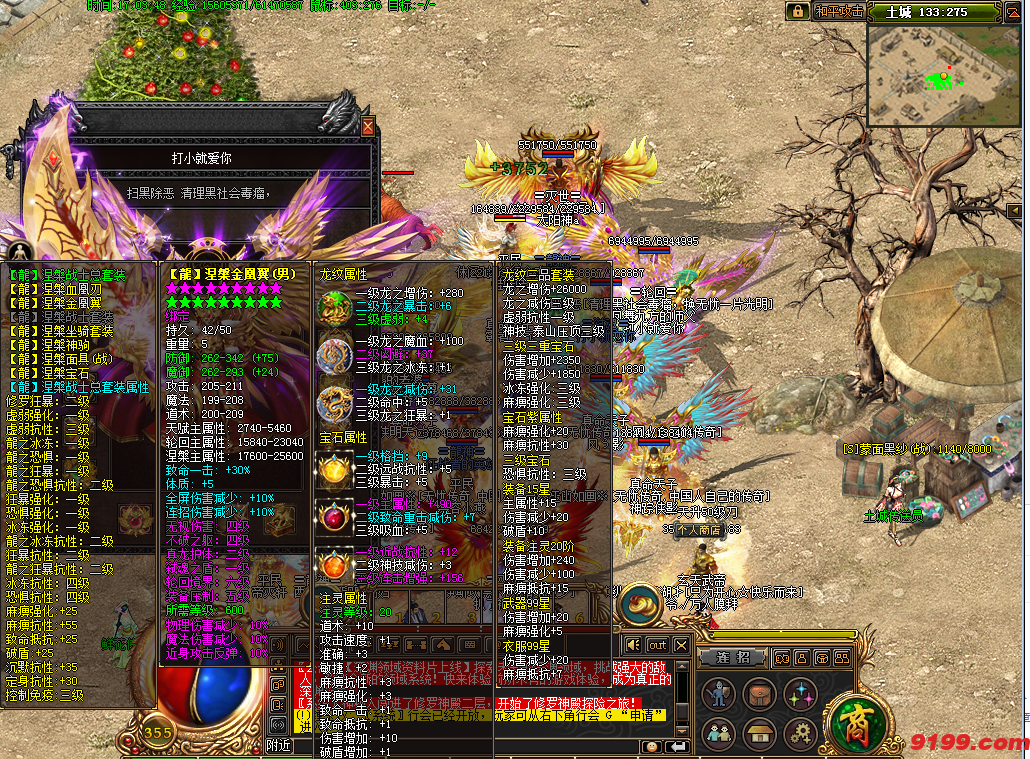Open the gear settings icon
This screenshot has width=1030, height=759.
(800, 734)
